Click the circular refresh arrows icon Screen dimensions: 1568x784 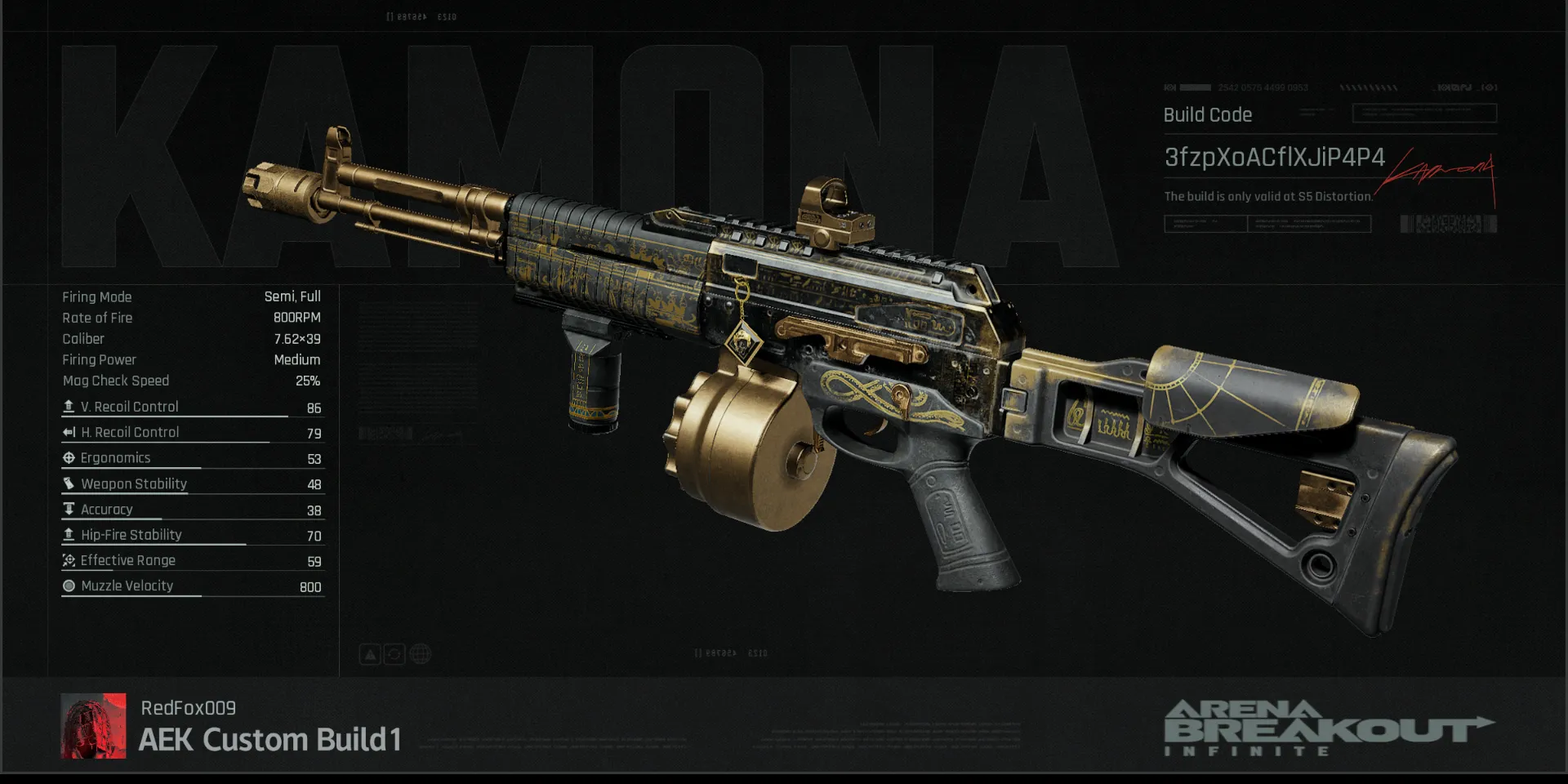(x=394, y=654)
